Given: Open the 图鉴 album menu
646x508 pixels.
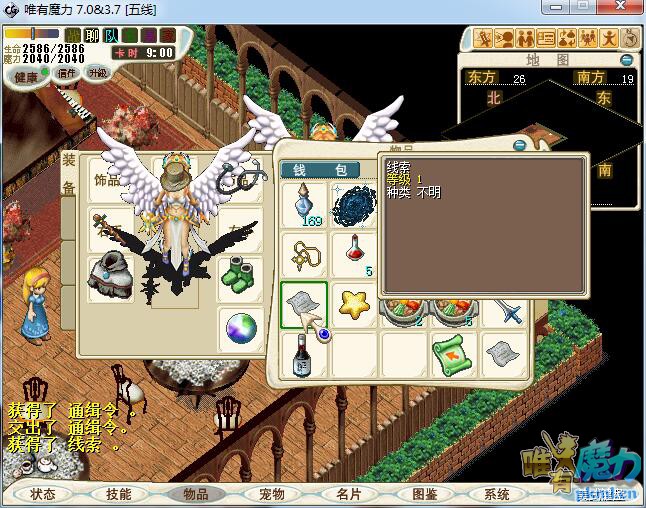Looking at the screenshot, I should (x=425, y=494).
